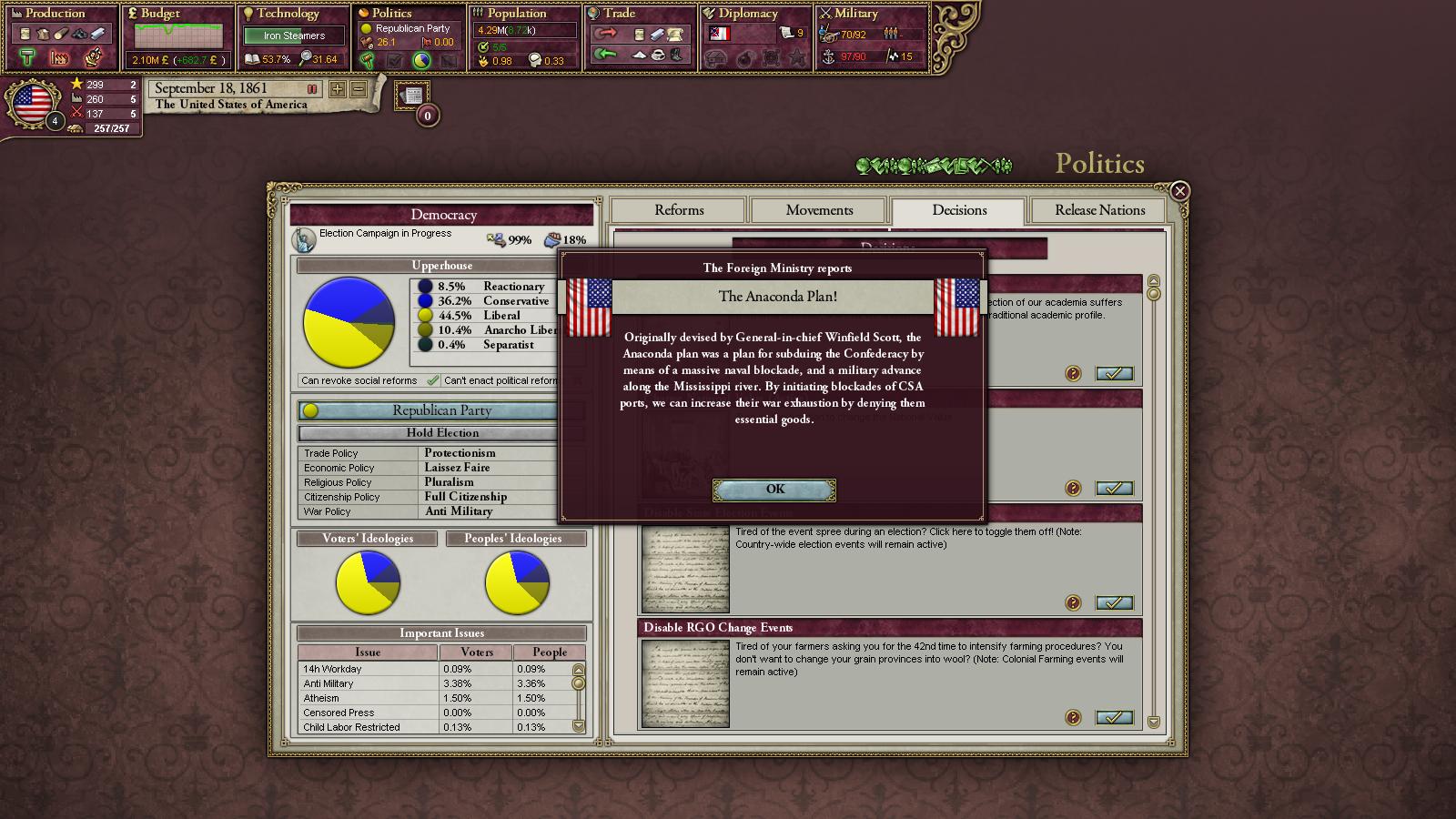Open the Diplomacy panel

click(748, 14)
